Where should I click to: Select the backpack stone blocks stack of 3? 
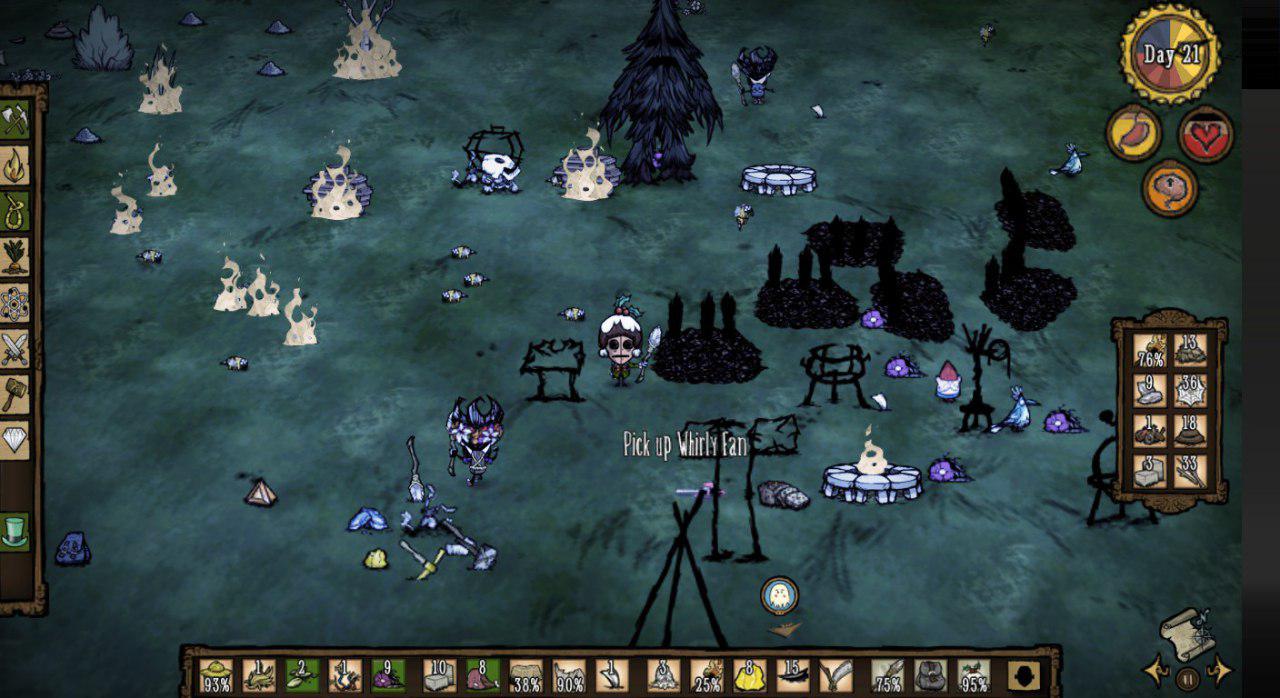click(1150, 471)
